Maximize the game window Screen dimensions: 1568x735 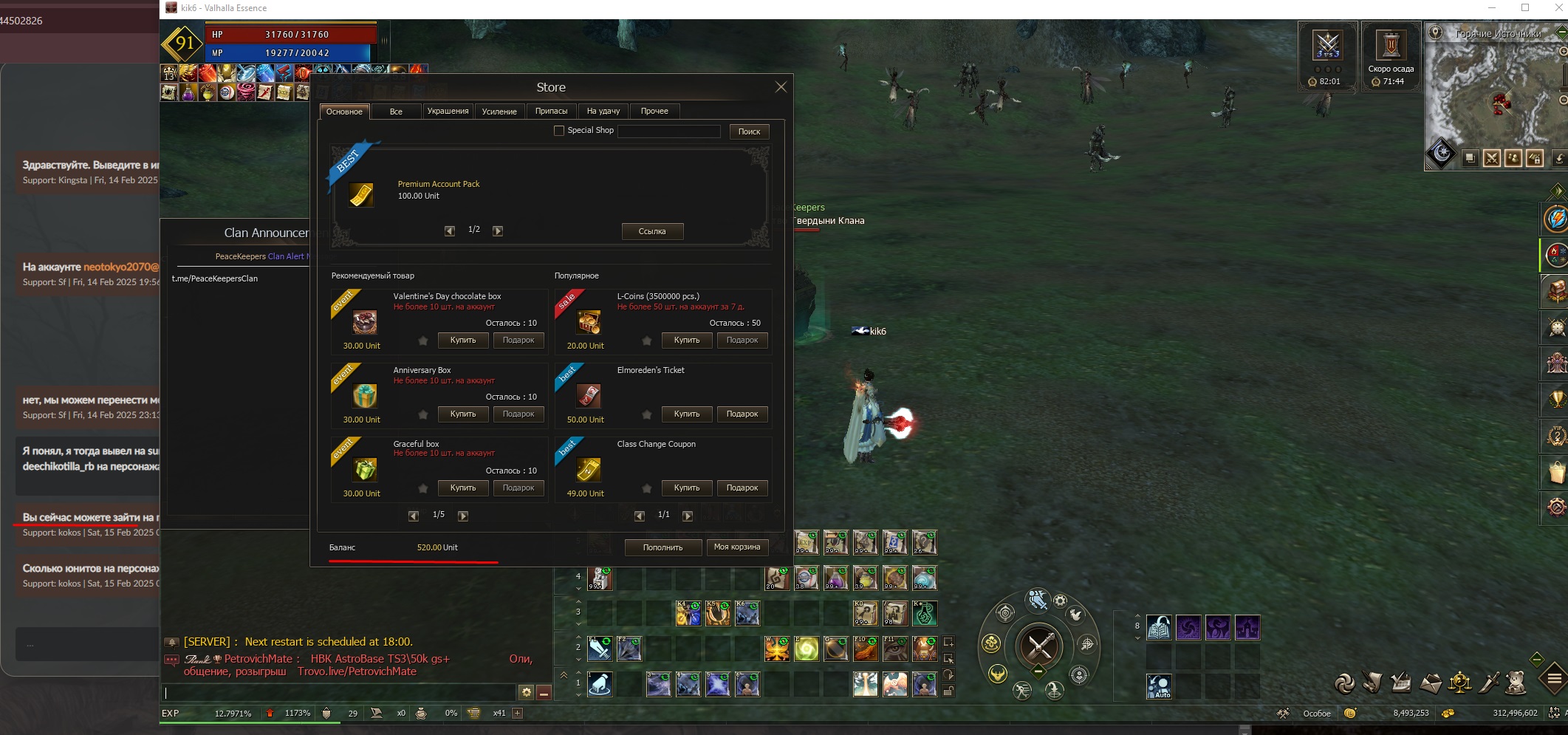(1525, 8)
